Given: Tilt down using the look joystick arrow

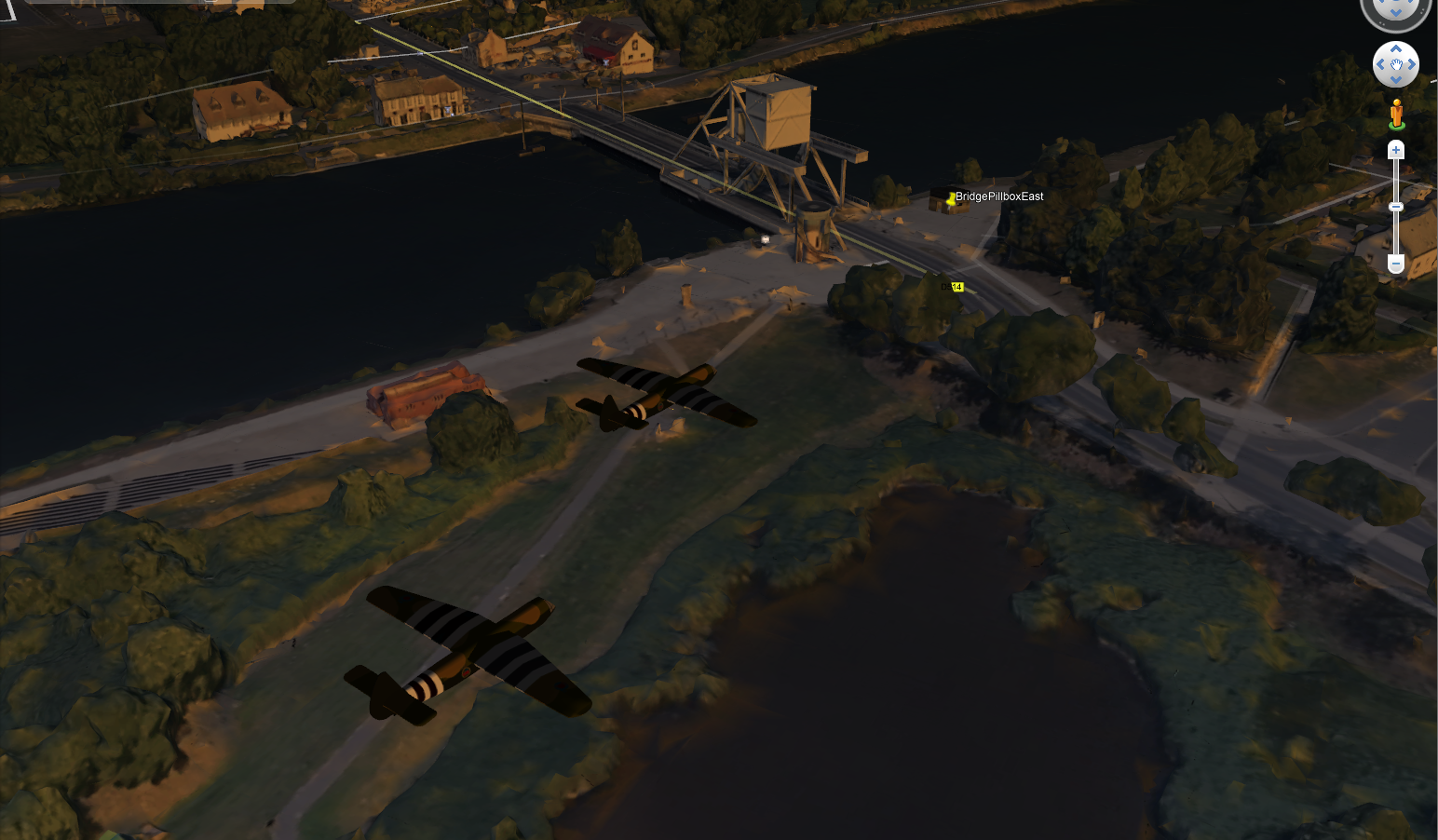Looking at the screenshot, I should click(x=1395, y=12).
